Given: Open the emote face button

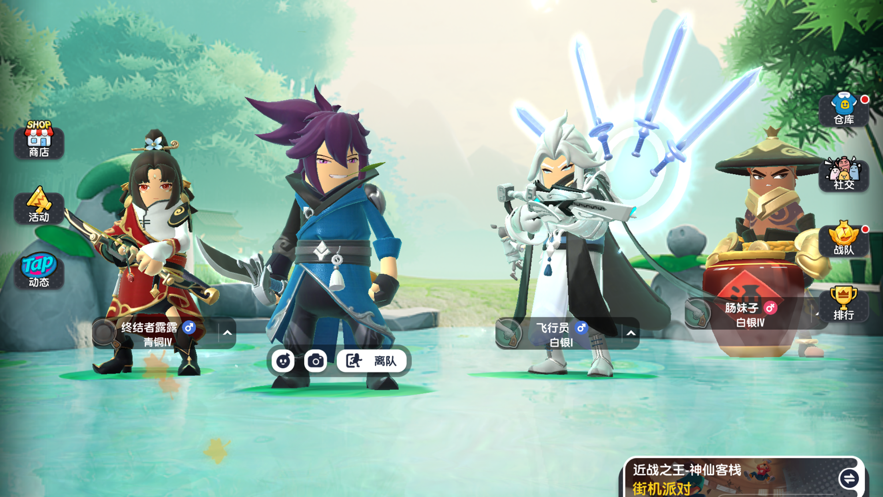Looking at the screenshot, I should (283, 361).
